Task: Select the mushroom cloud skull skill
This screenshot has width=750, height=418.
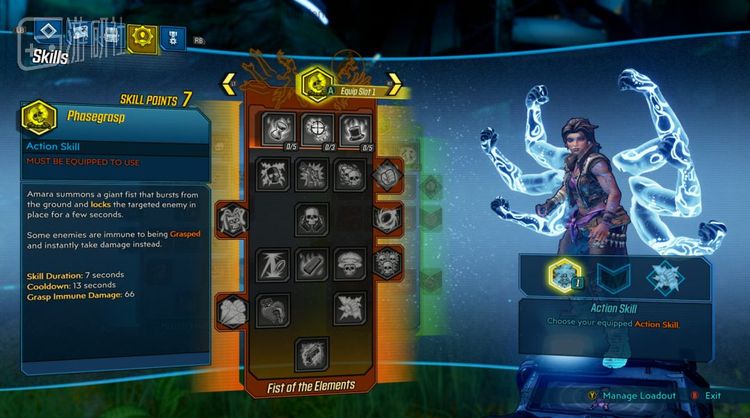Action: (350, 263)
